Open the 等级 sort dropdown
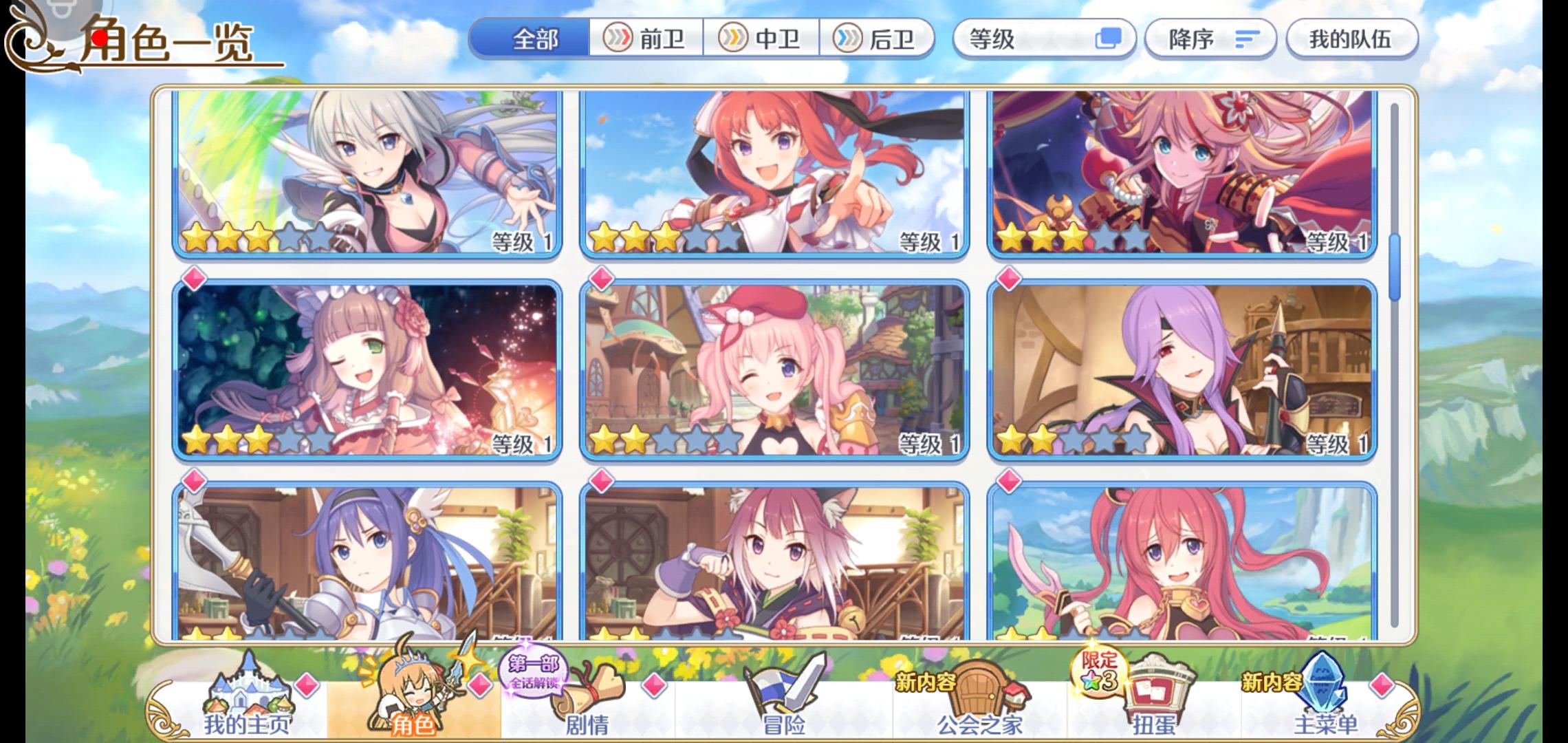This screenshot has height=743, width=1568. pos(1018,39)
